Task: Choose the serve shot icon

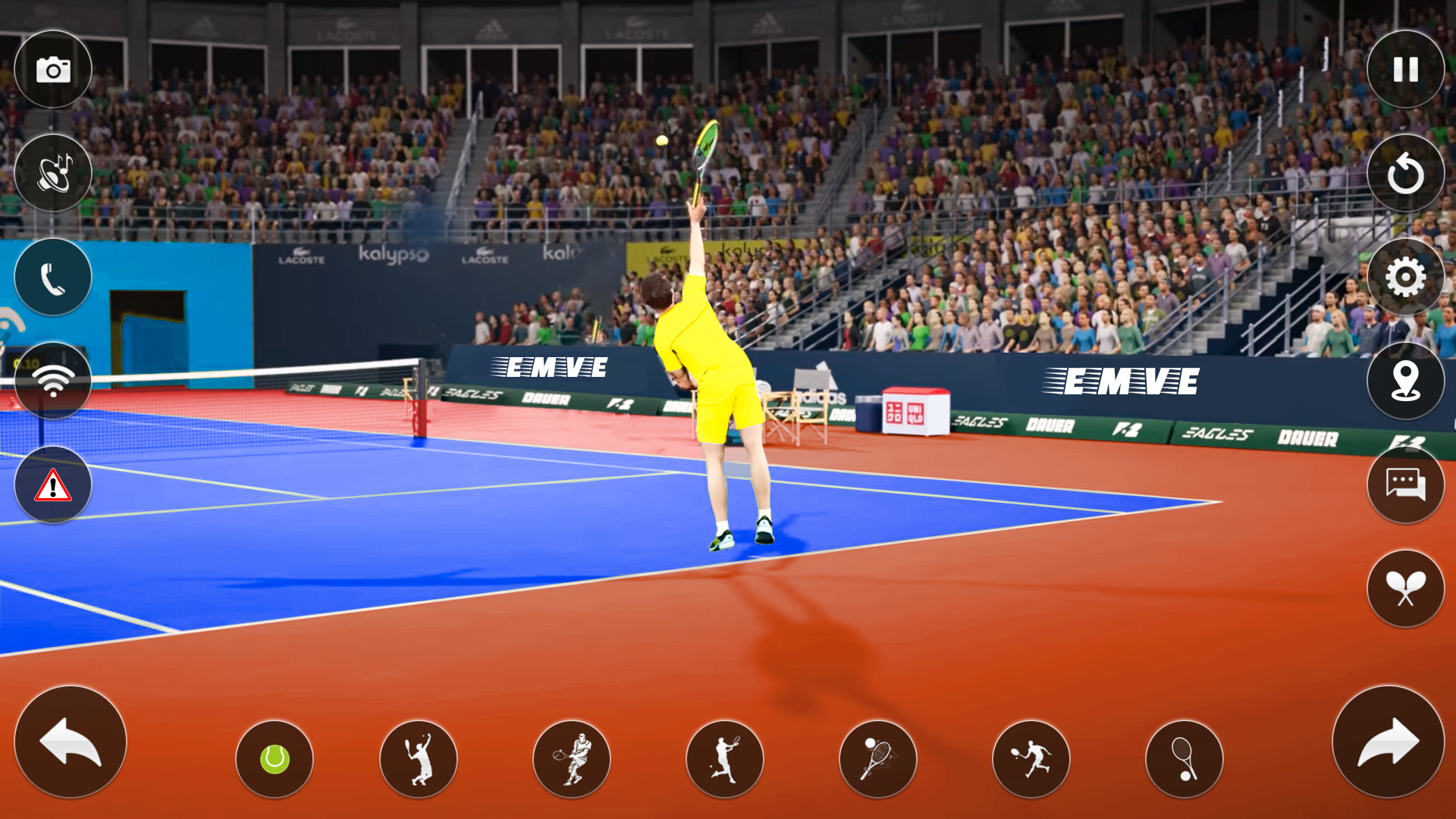Action: pos(419,760)
